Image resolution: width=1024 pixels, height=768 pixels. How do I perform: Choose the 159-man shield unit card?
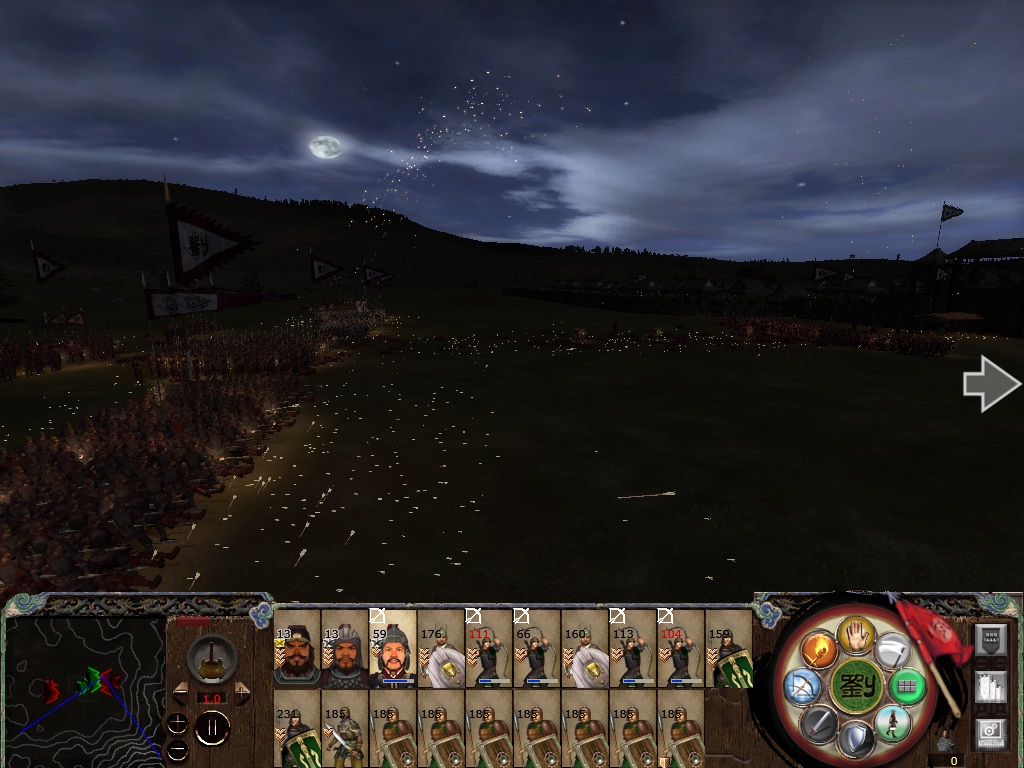[x=729, y=650]
